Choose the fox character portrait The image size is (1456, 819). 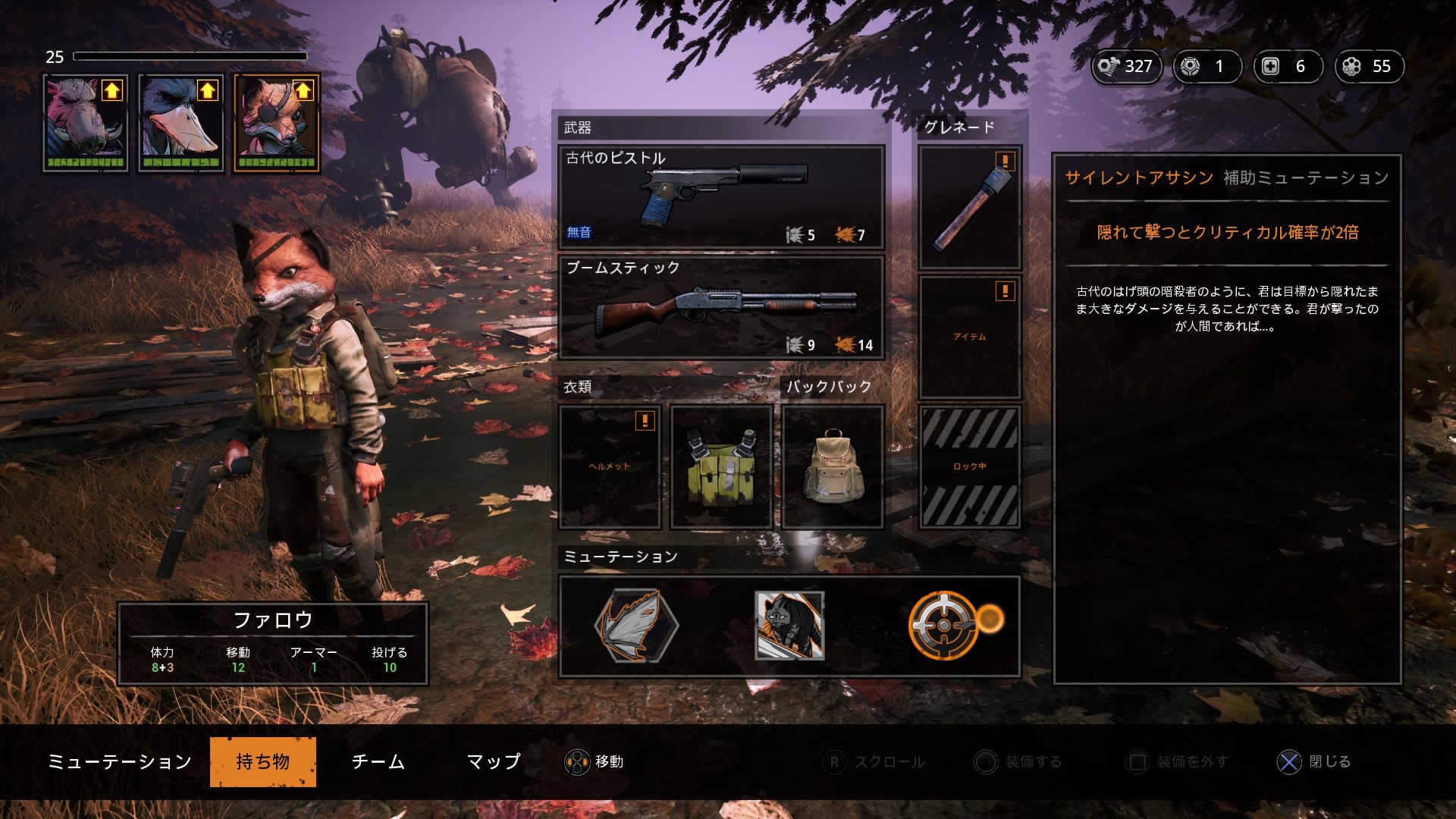[x=277, y=123]
